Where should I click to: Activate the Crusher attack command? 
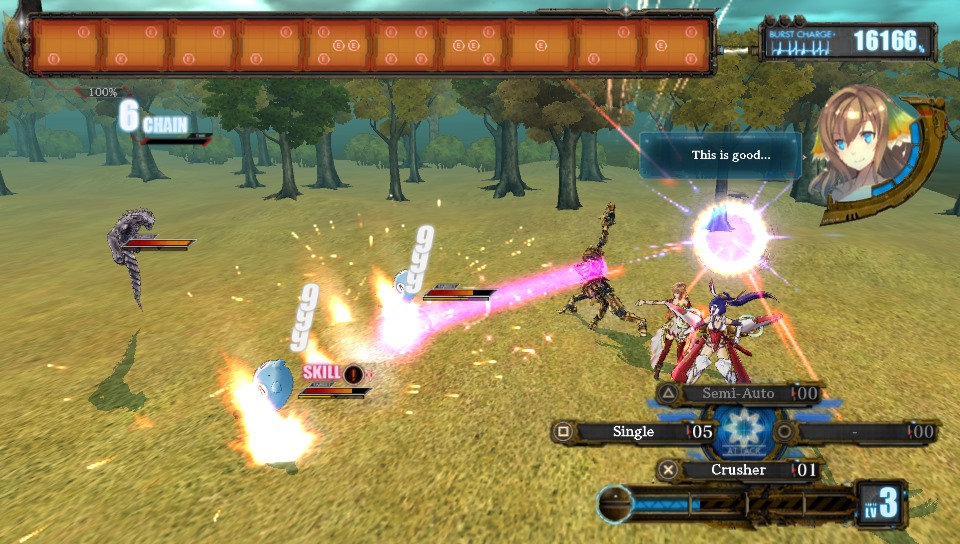point(738,470)
